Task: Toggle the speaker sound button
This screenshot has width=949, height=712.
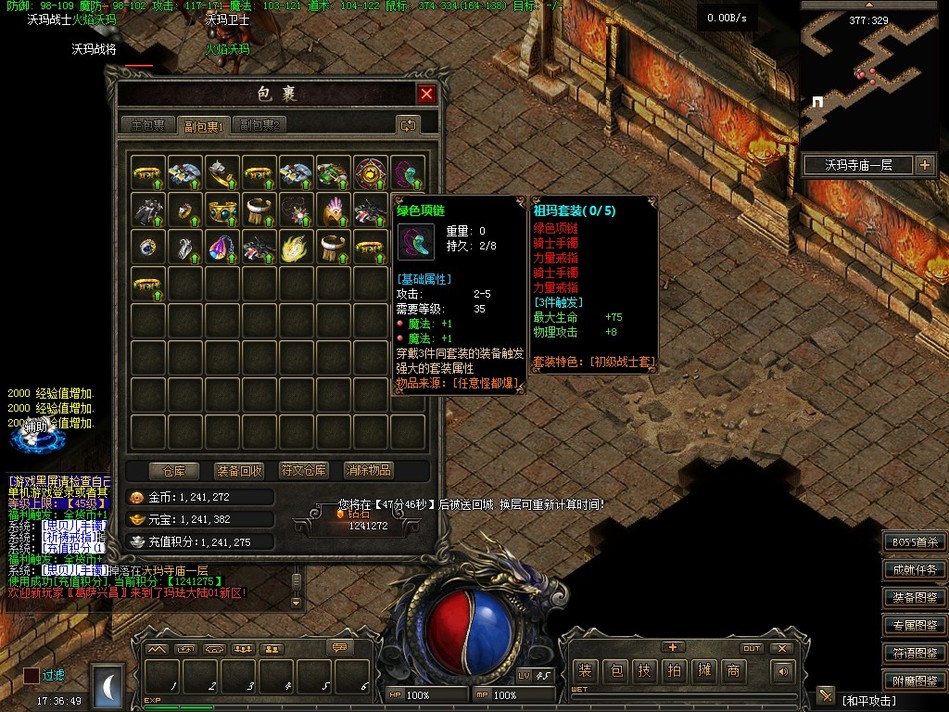Action: point(782,671)
